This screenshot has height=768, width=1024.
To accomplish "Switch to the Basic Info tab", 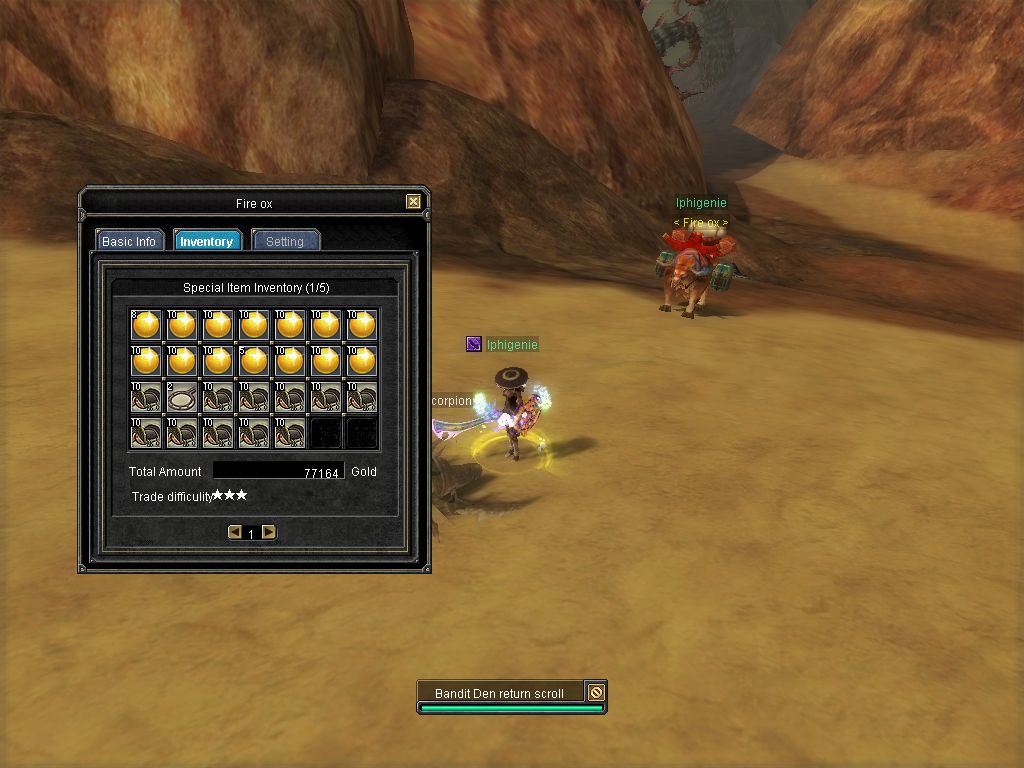I will click(x=129, y=241).
